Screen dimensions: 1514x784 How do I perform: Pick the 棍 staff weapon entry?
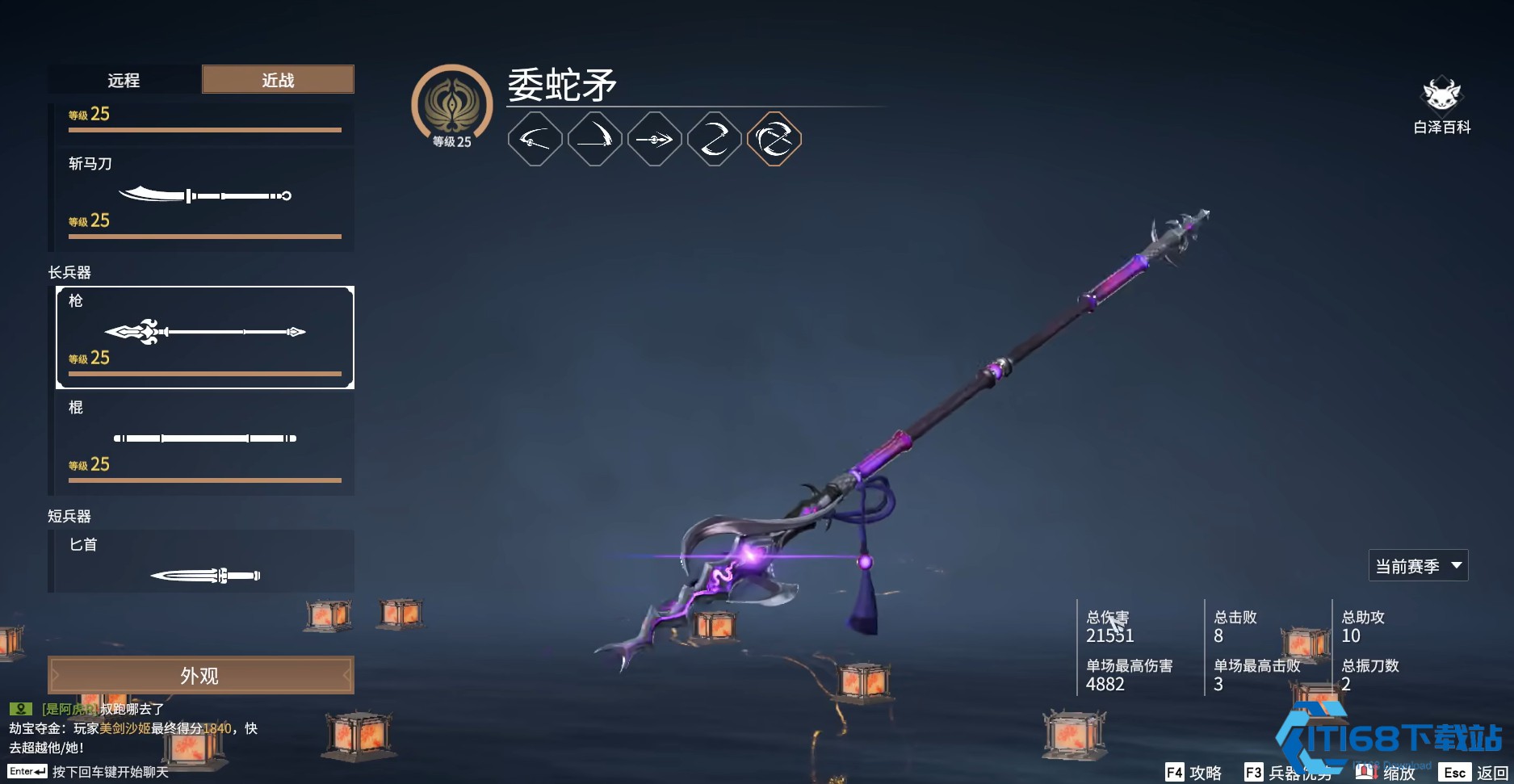[204, 442]
